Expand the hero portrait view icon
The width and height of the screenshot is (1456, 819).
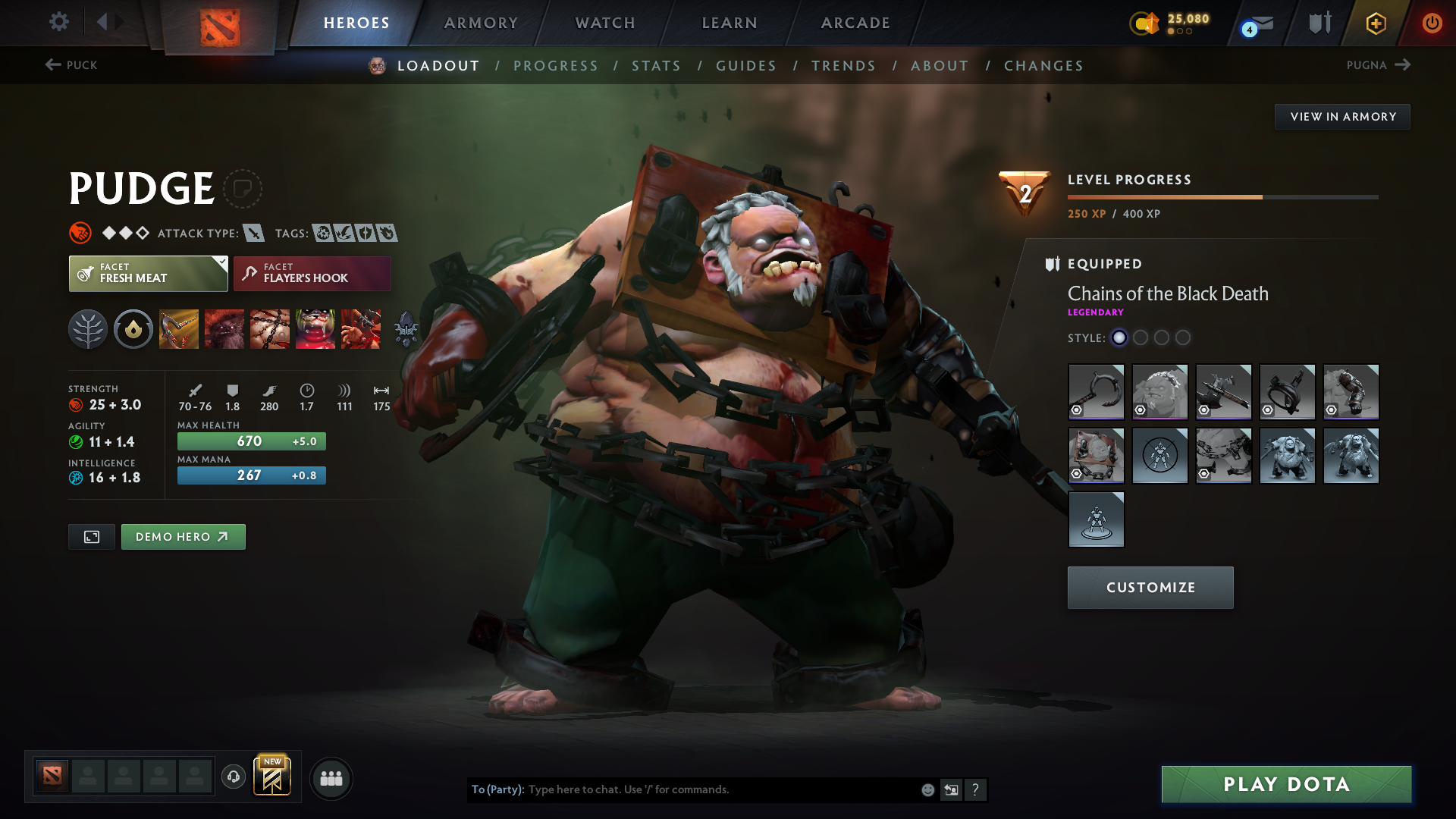(x=91, y=536)
